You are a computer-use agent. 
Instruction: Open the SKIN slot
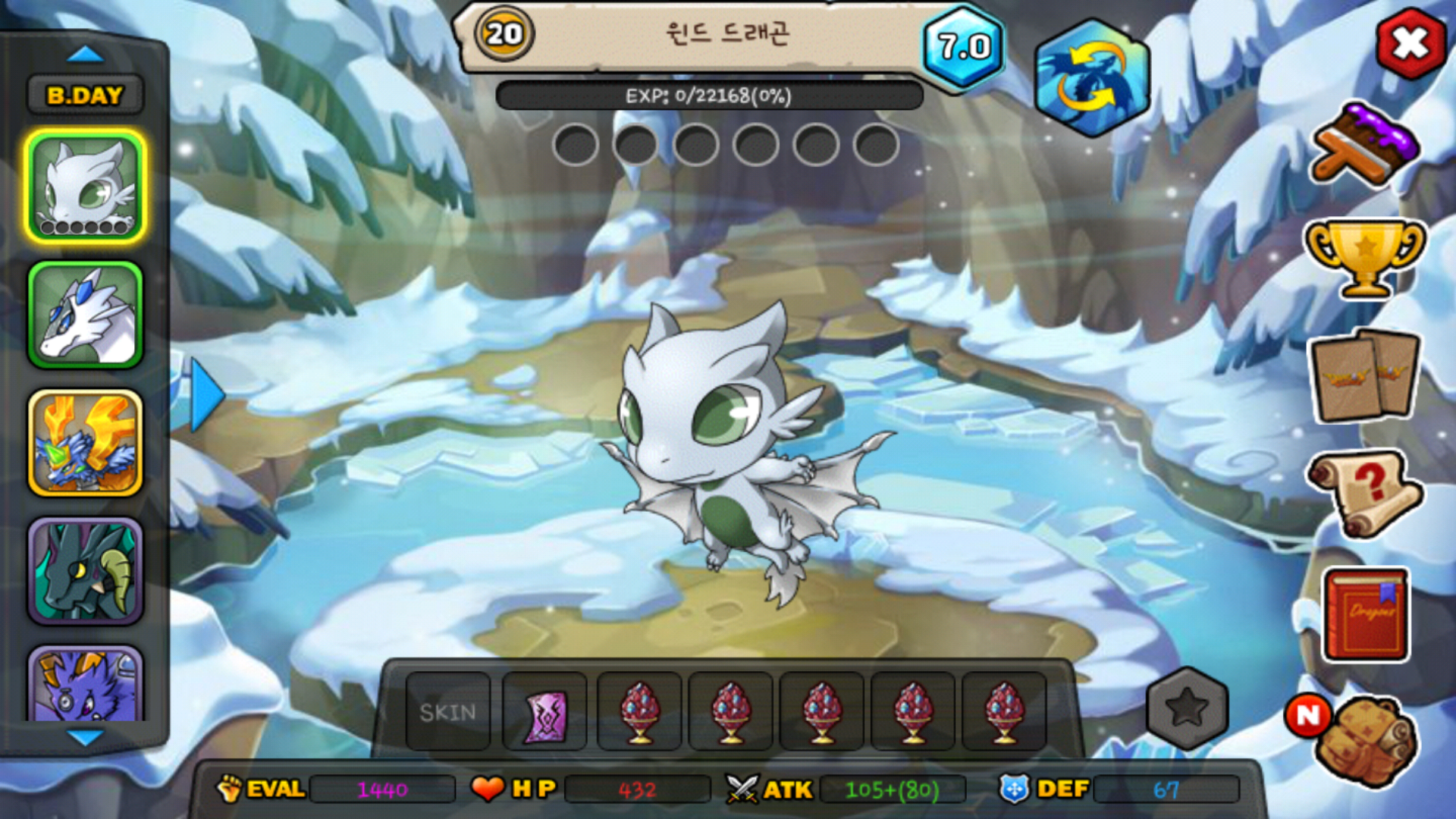[448, 712]
